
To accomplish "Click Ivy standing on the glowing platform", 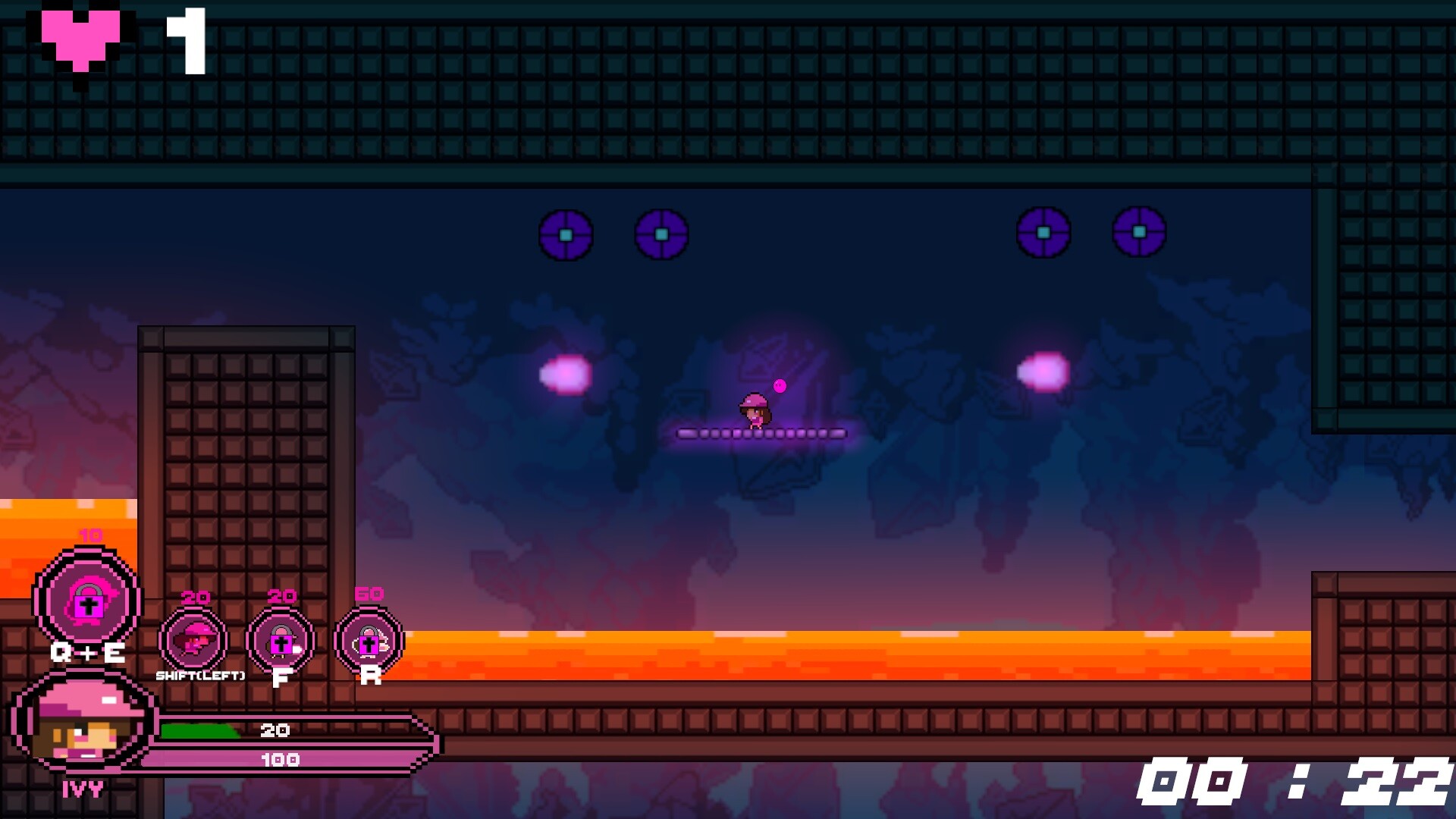I will pyautogui.click(x=755, y=411).
